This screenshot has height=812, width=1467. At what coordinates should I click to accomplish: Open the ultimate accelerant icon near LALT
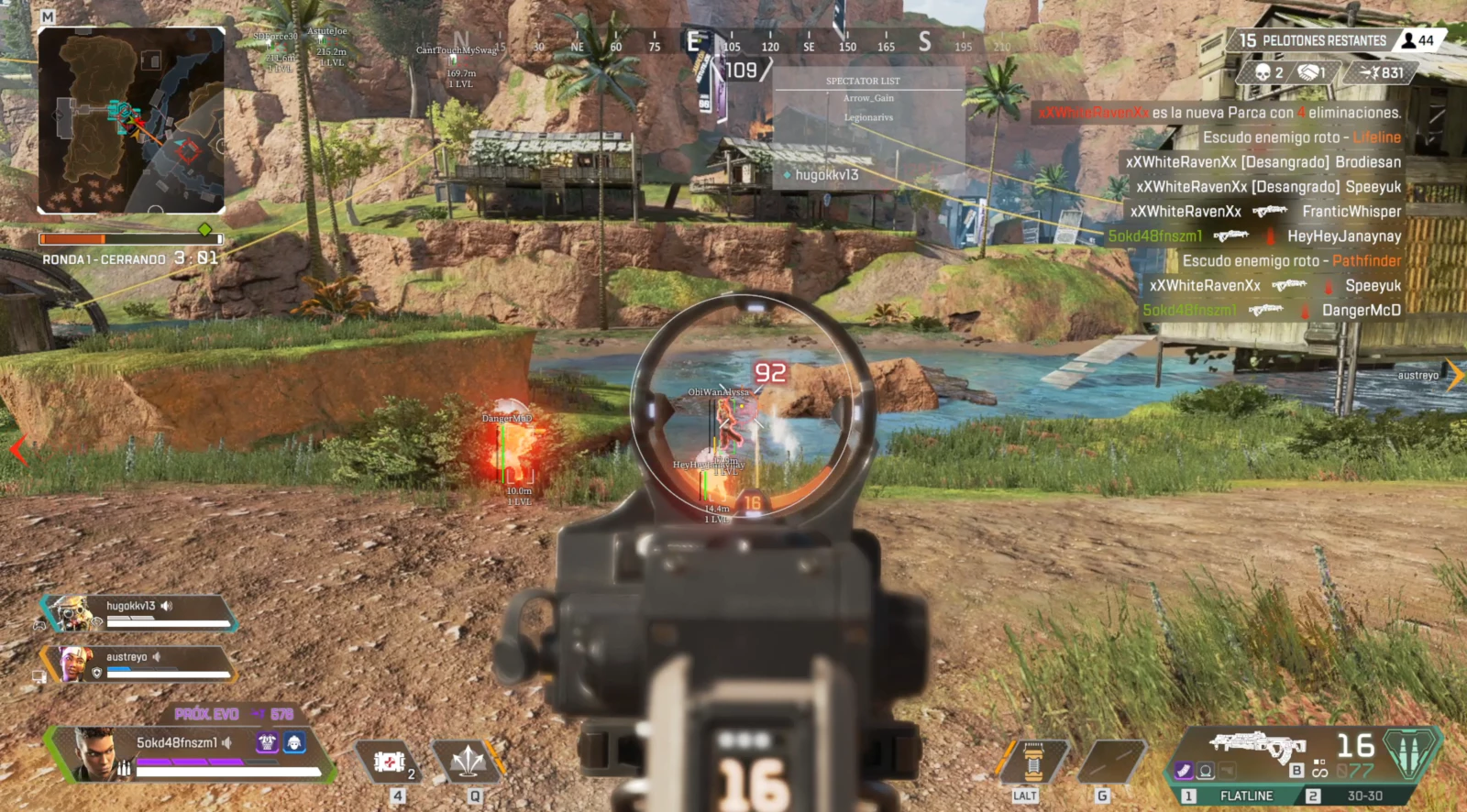pos(1033,762)
